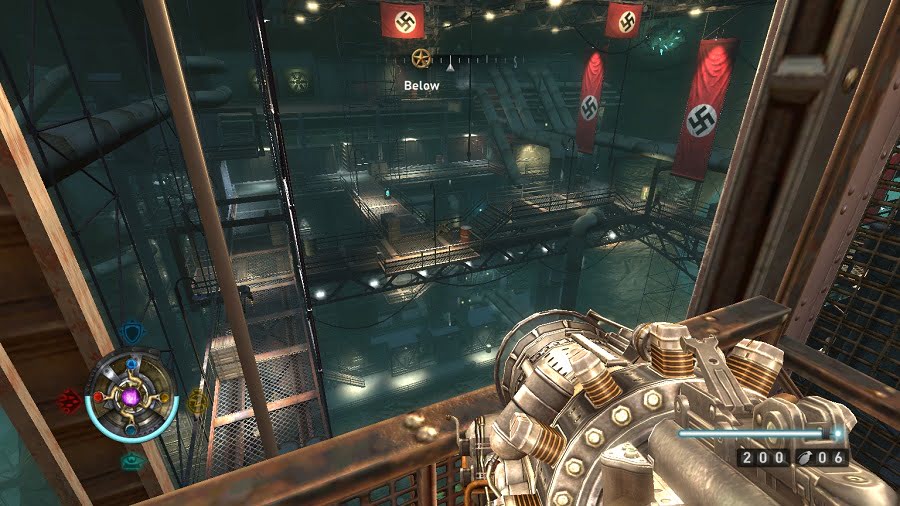Viewport: 900px width, 506px height.
Task: Click the gold star objective marker on compass
Action: click(421, 57)
